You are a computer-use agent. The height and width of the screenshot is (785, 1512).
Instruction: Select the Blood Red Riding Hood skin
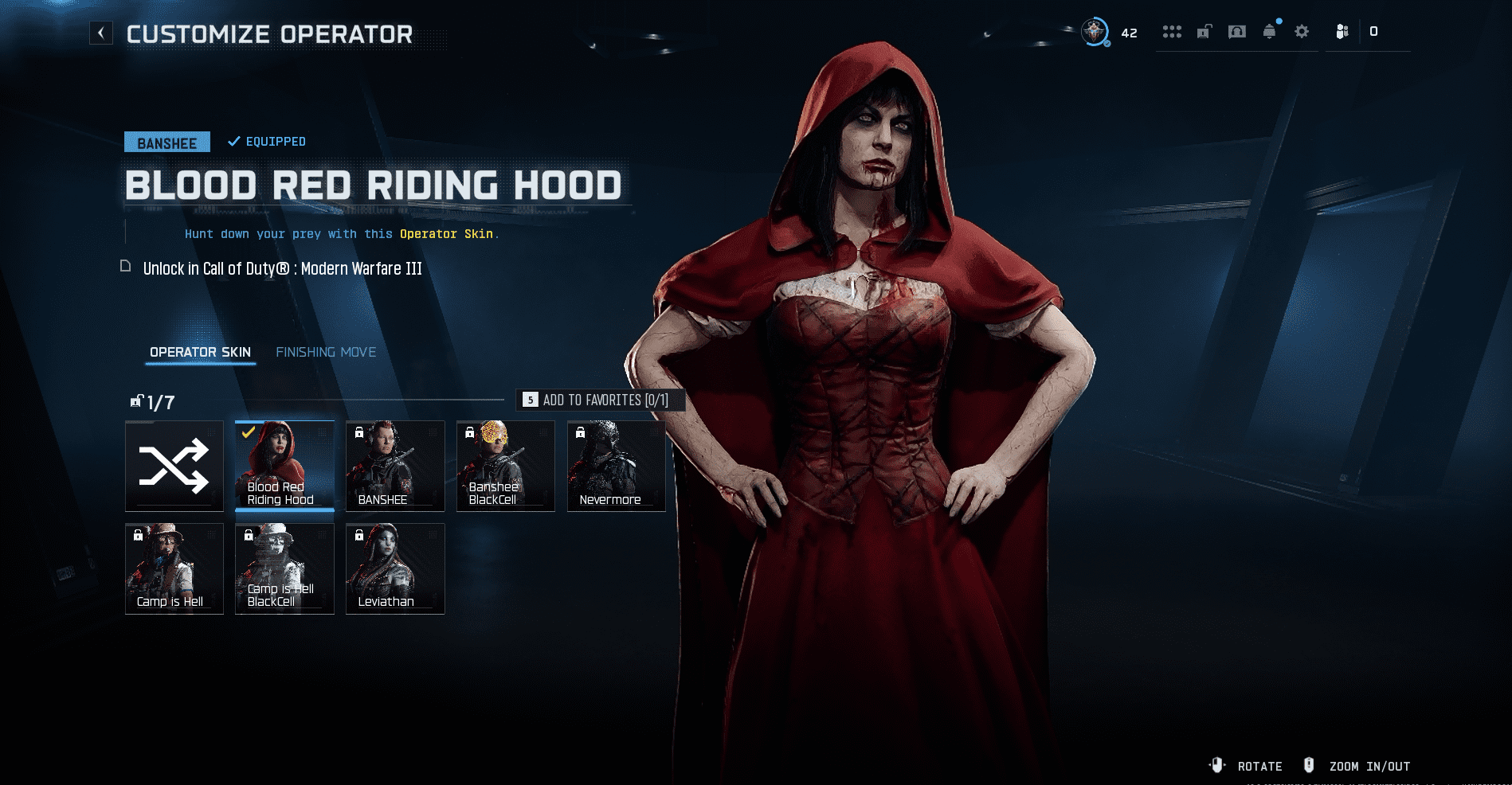(x=284, y=466)
